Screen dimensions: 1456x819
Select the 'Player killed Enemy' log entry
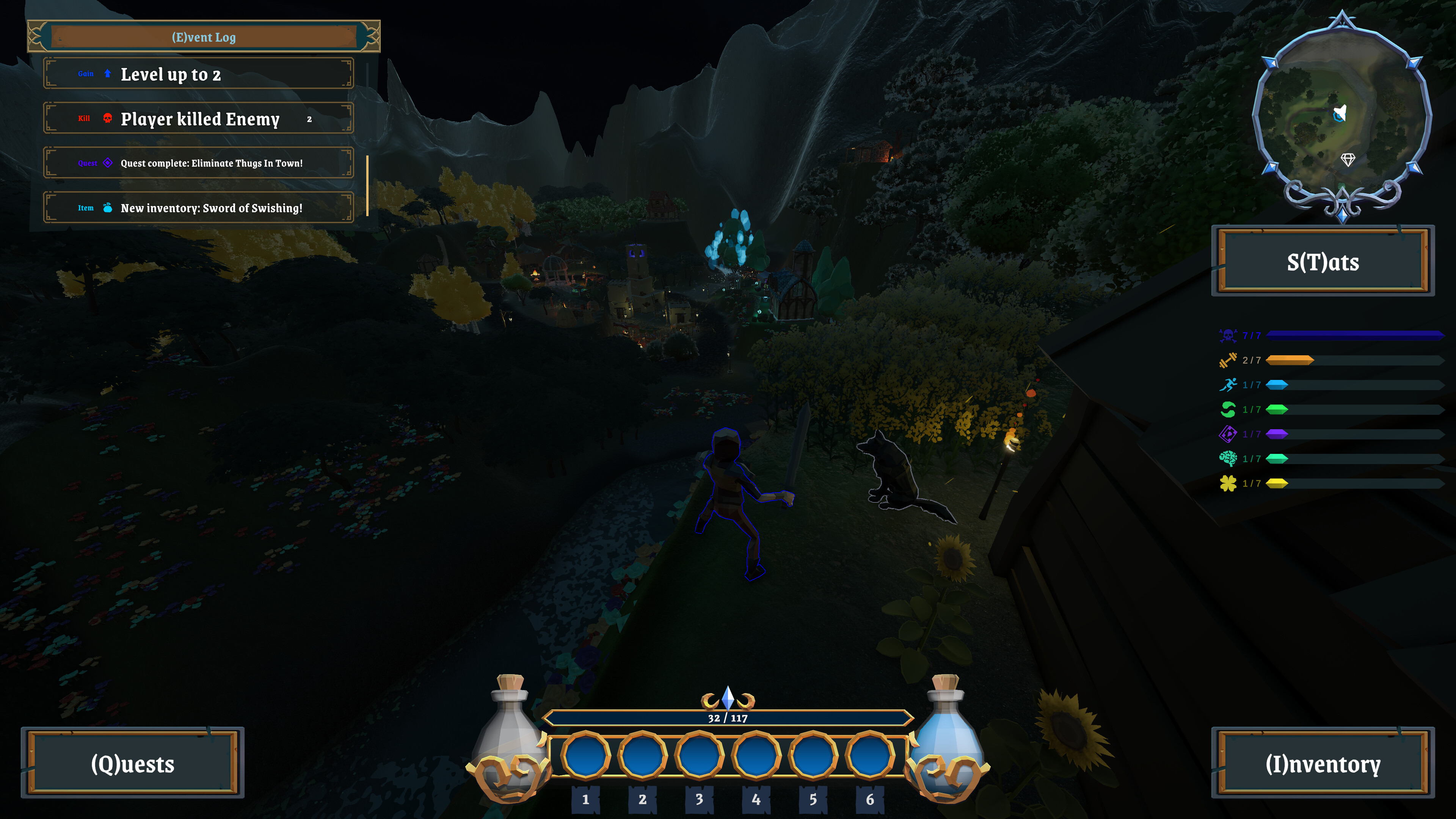[198, 119]
